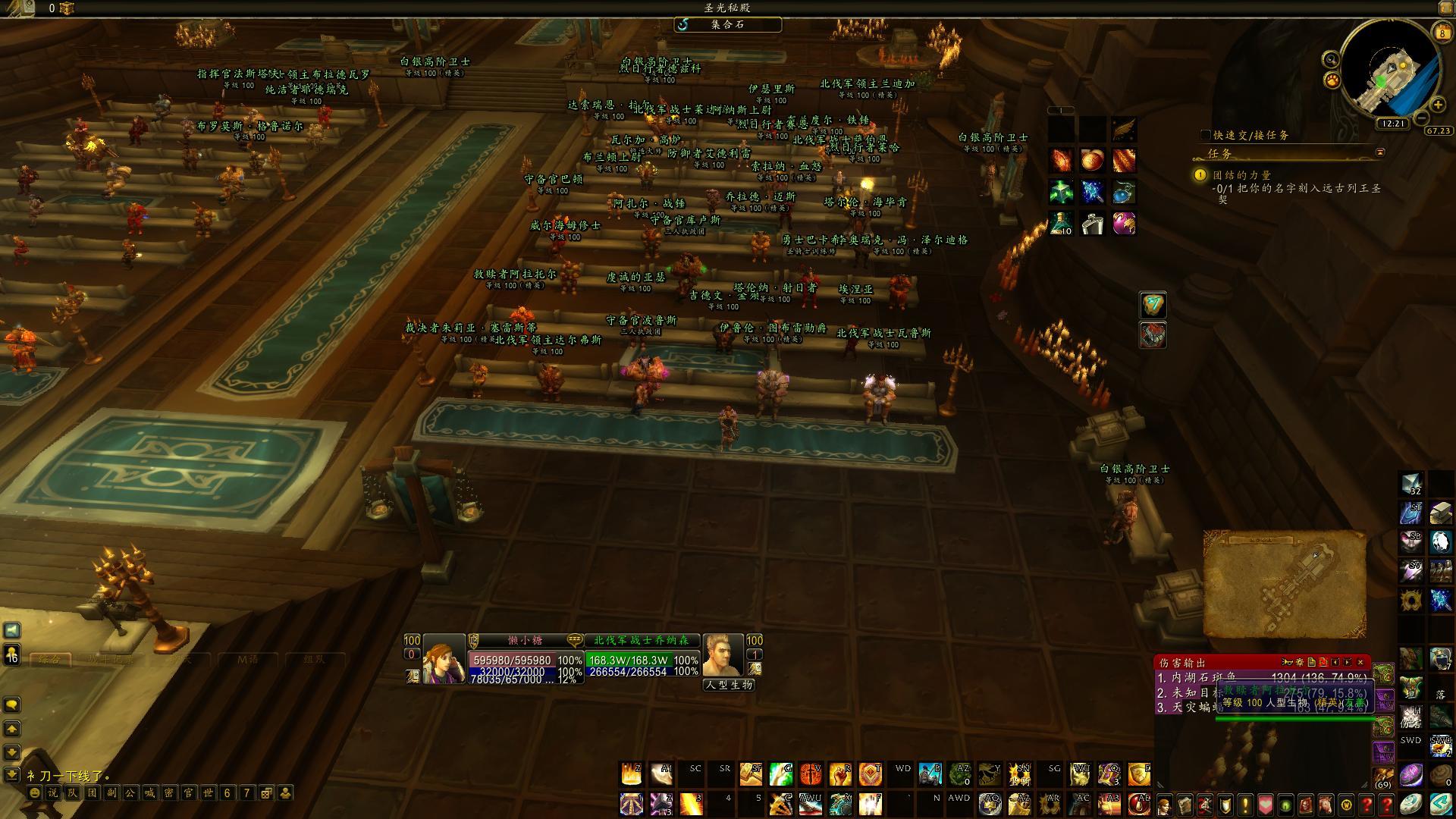Zoom out the minimap with the minus button

coord(1422,118)
